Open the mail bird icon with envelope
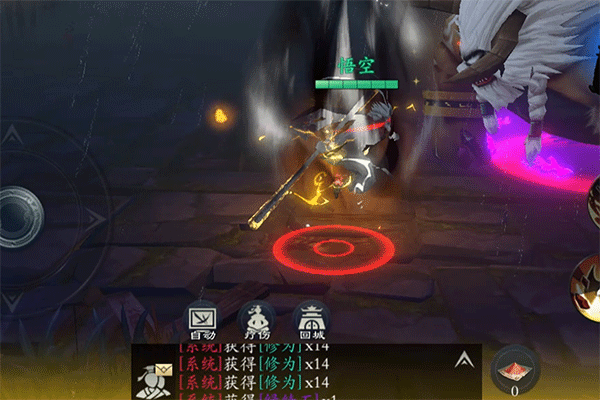Viewport: 600px width, 400px height. click(155, 379)
